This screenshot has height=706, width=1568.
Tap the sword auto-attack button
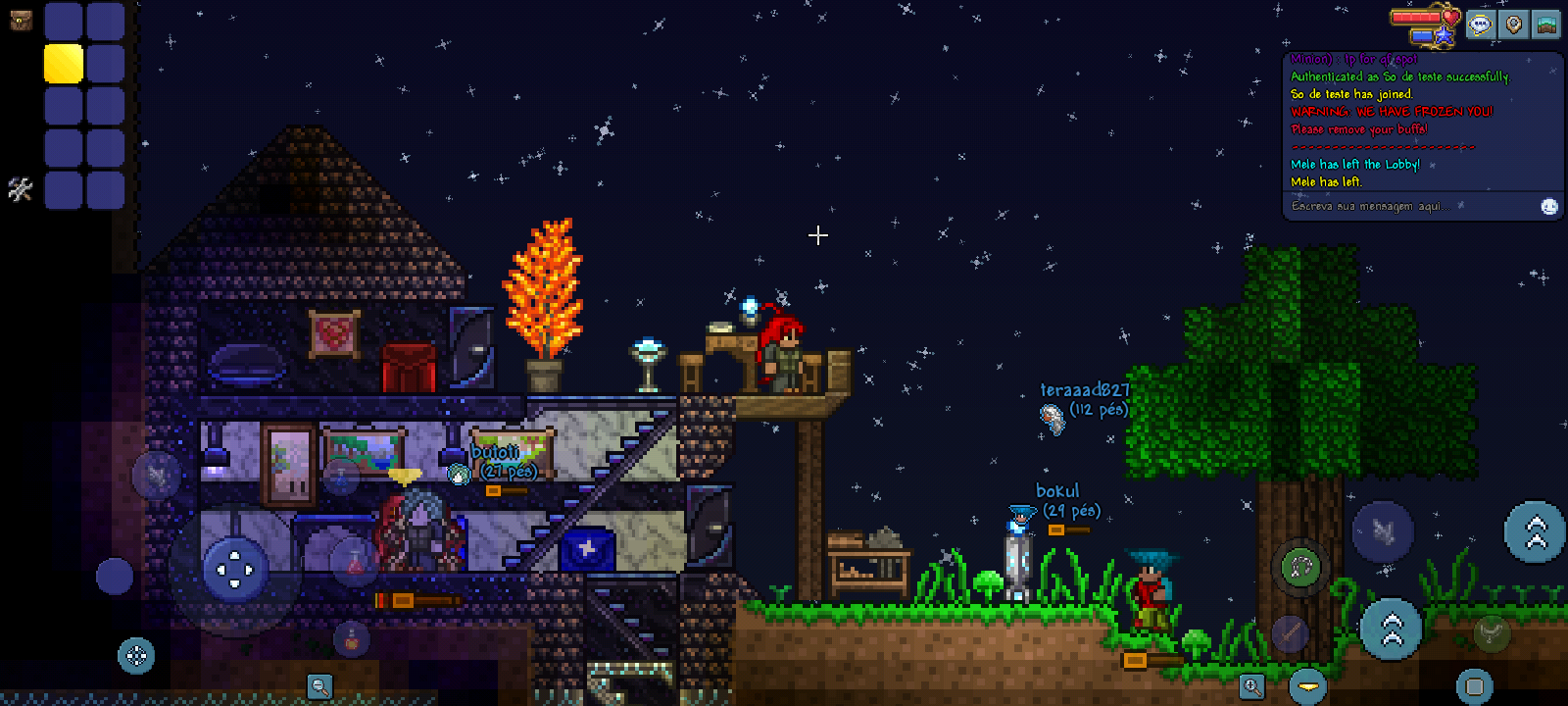pos(1291,633)
